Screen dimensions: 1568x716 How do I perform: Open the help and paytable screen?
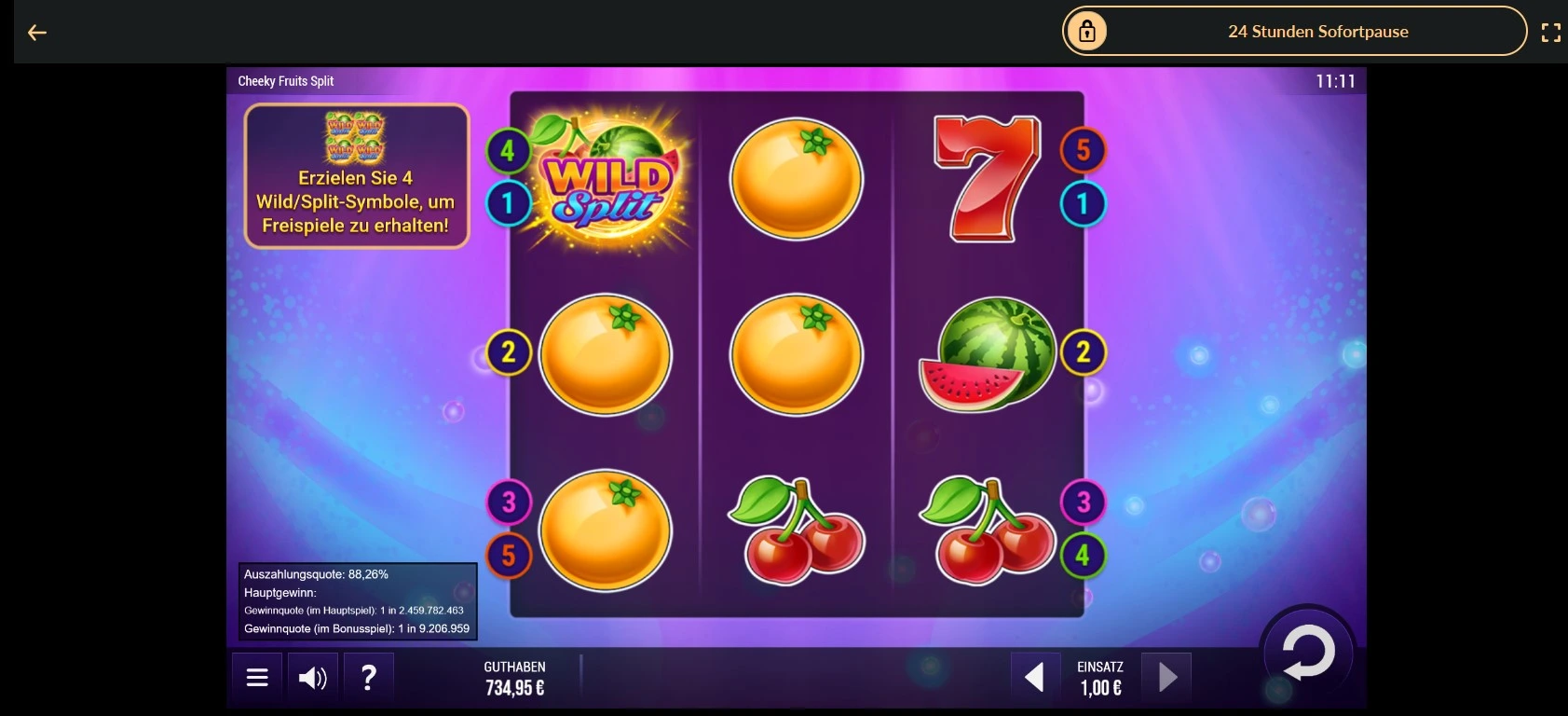click(x=369, y=677)
